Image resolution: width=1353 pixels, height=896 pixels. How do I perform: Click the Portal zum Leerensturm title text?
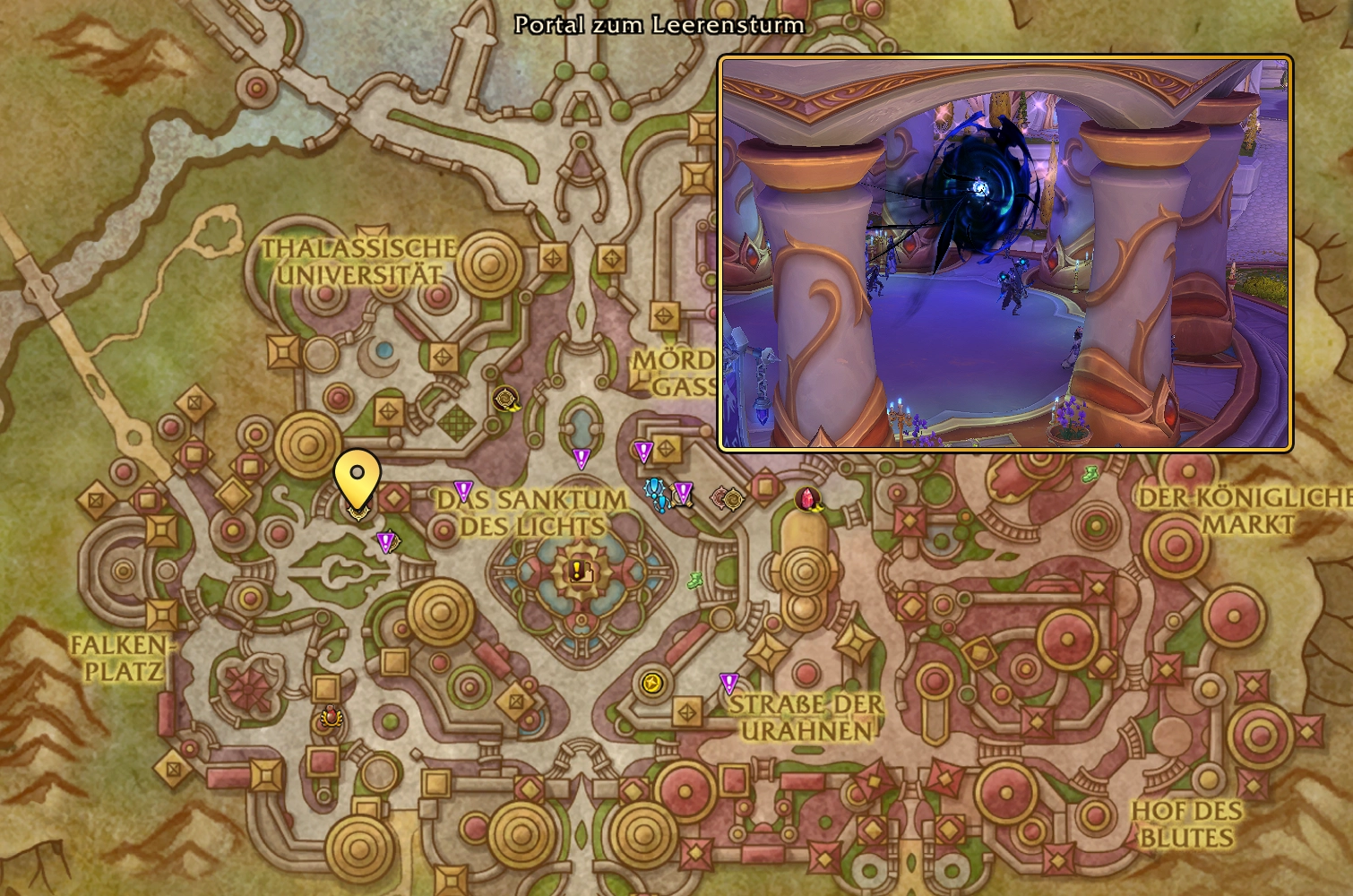(x=659, y=26)
